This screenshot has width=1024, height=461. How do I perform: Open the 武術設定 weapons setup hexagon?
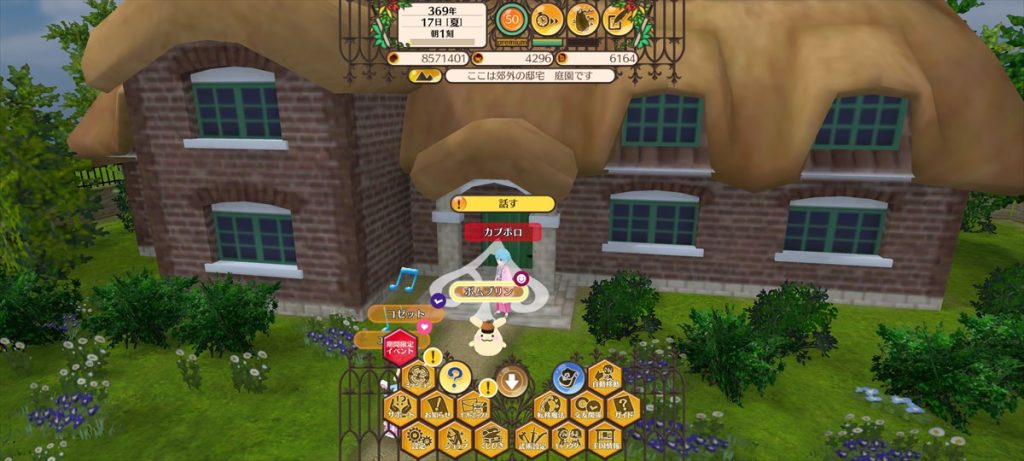point(531,437)
